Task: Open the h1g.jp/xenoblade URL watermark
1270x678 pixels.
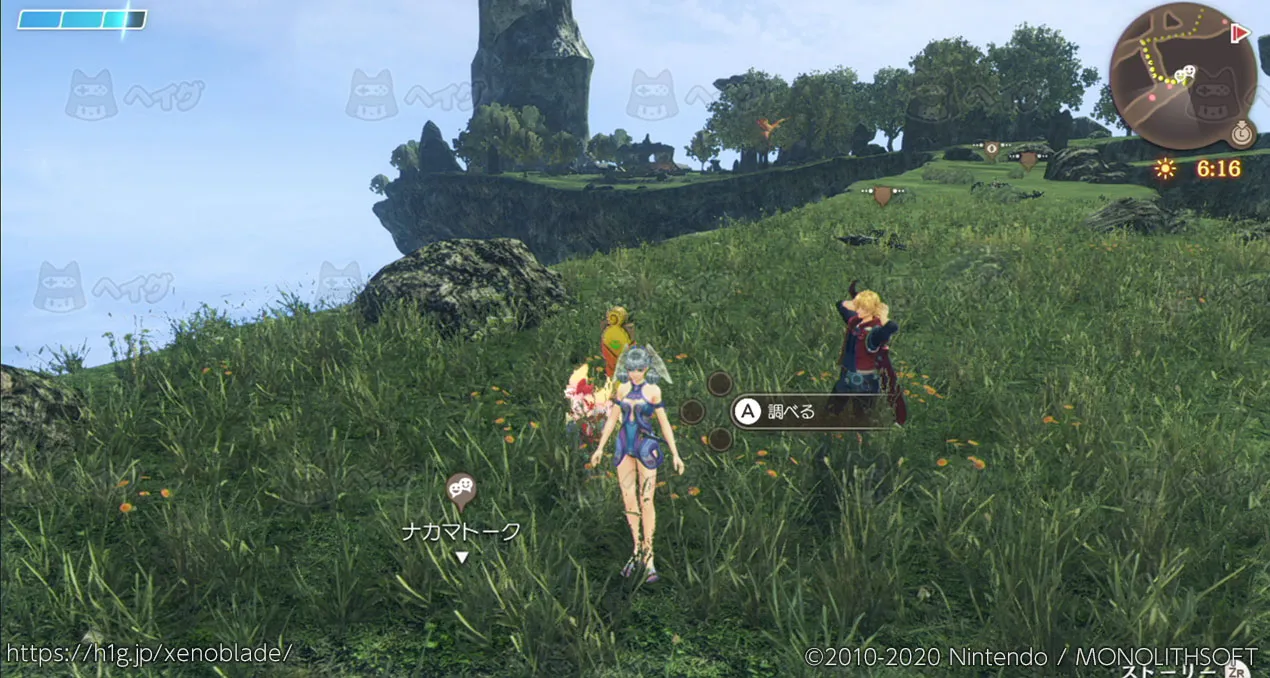Action: click(x=149, y=653)
